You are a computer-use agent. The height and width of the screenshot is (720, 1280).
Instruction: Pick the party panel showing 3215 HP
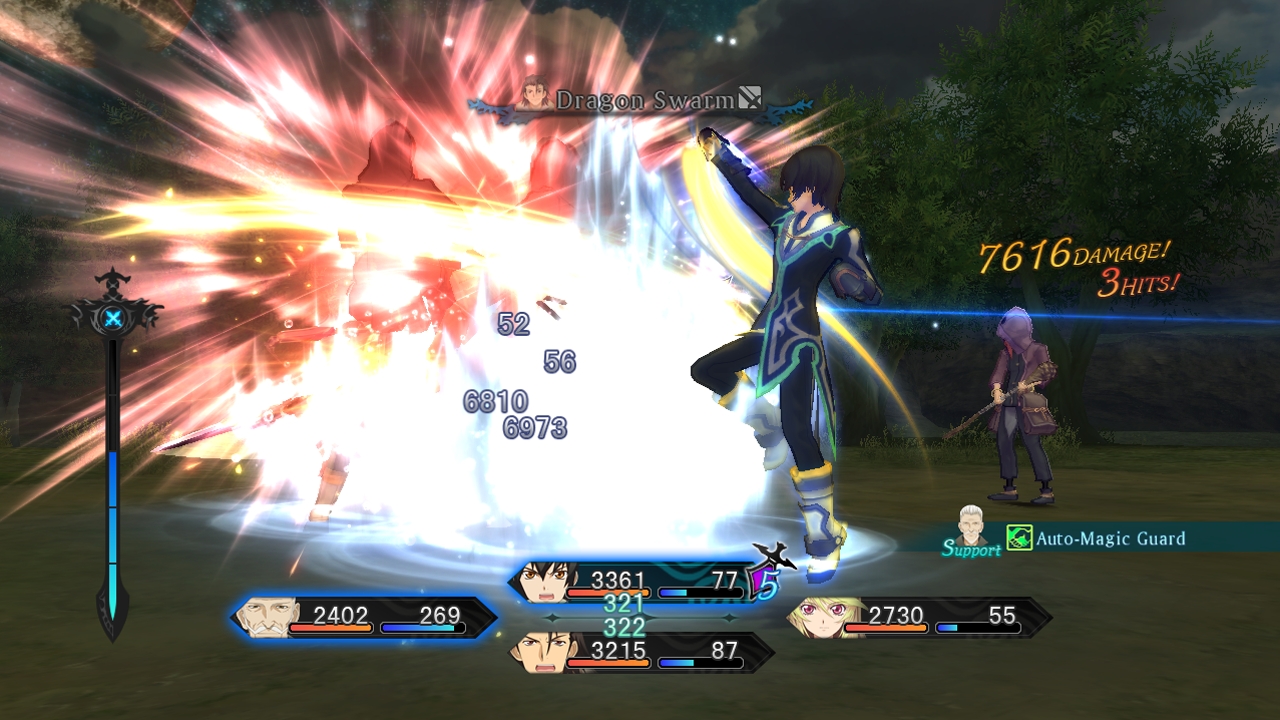[640, 652]
